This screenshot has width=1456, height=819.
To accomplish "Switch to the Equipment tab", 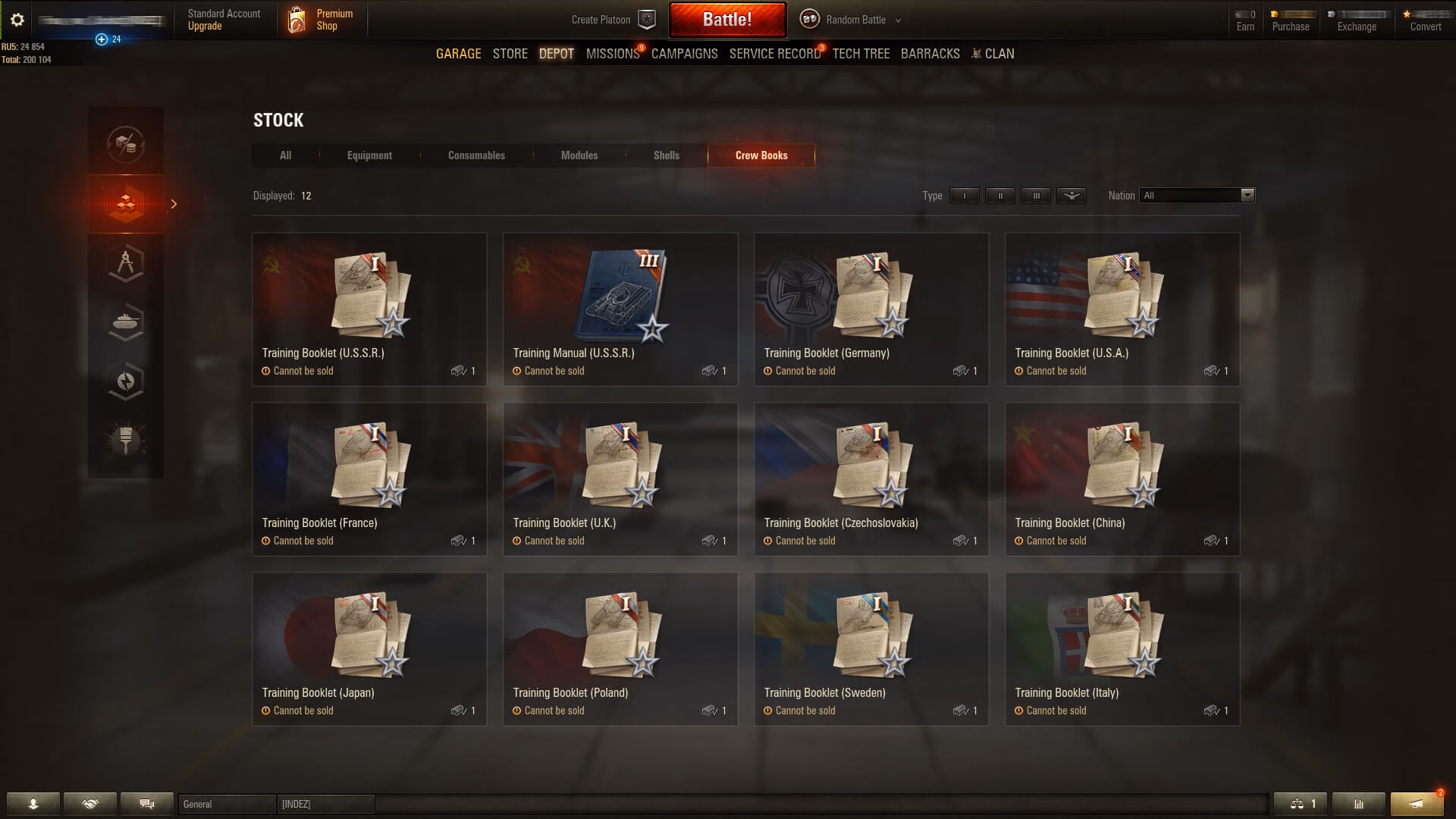I will point(369,155).
